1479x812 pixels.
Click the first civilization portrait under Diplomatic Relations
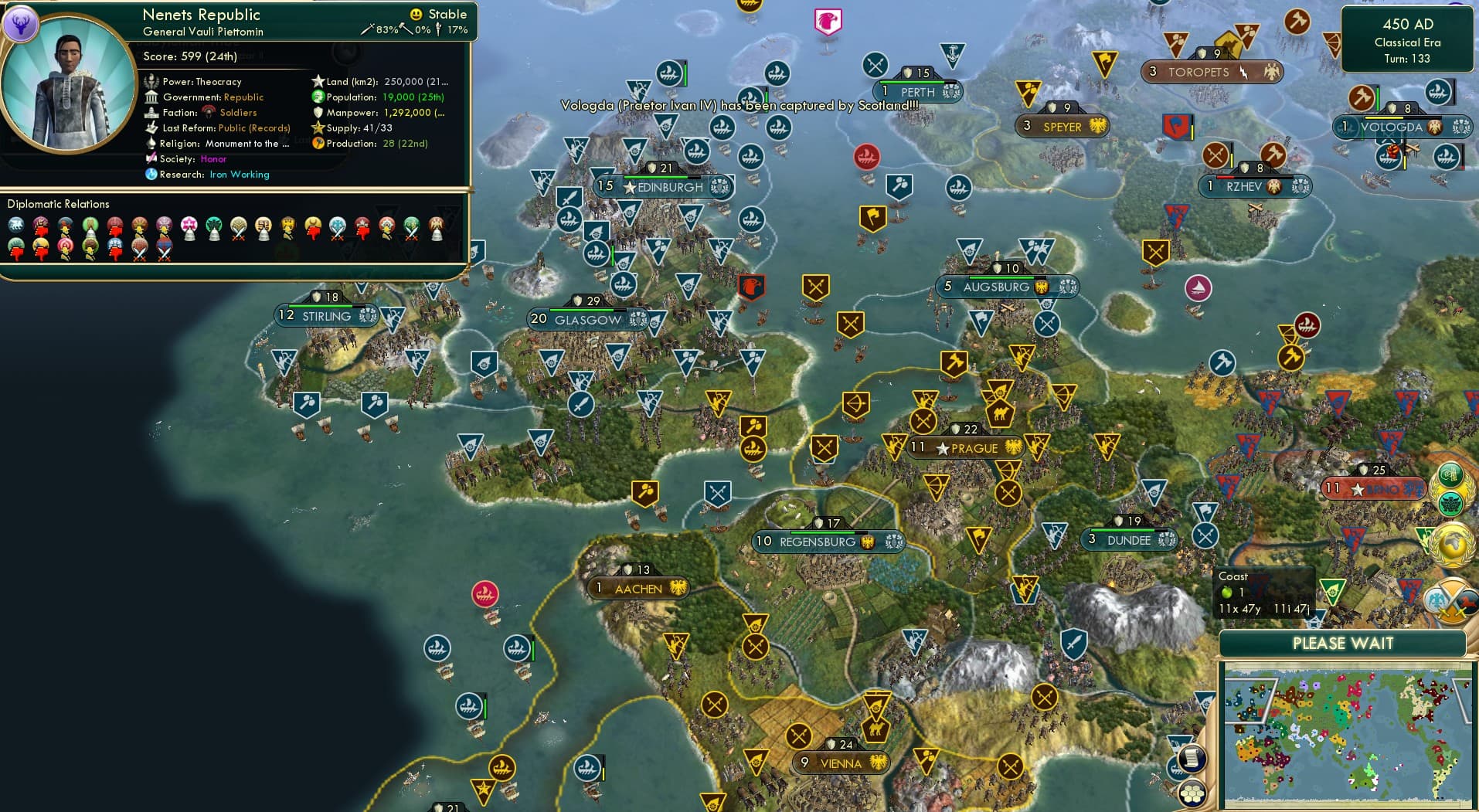coord(17,226)
